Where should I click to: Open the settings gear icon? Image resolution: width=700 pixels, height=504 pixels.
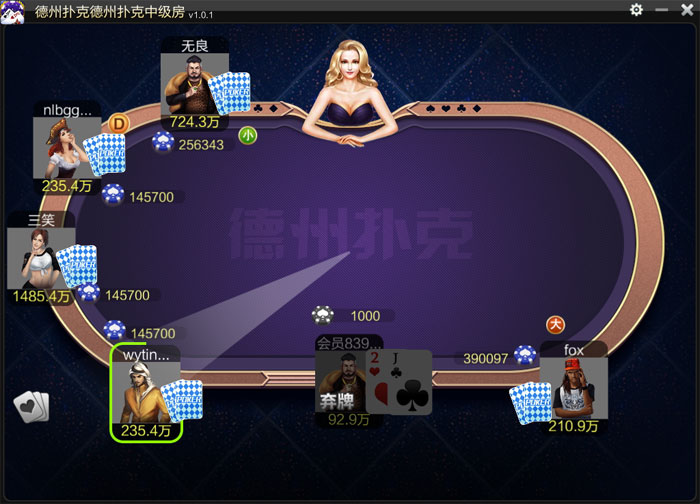click(637, 10)
